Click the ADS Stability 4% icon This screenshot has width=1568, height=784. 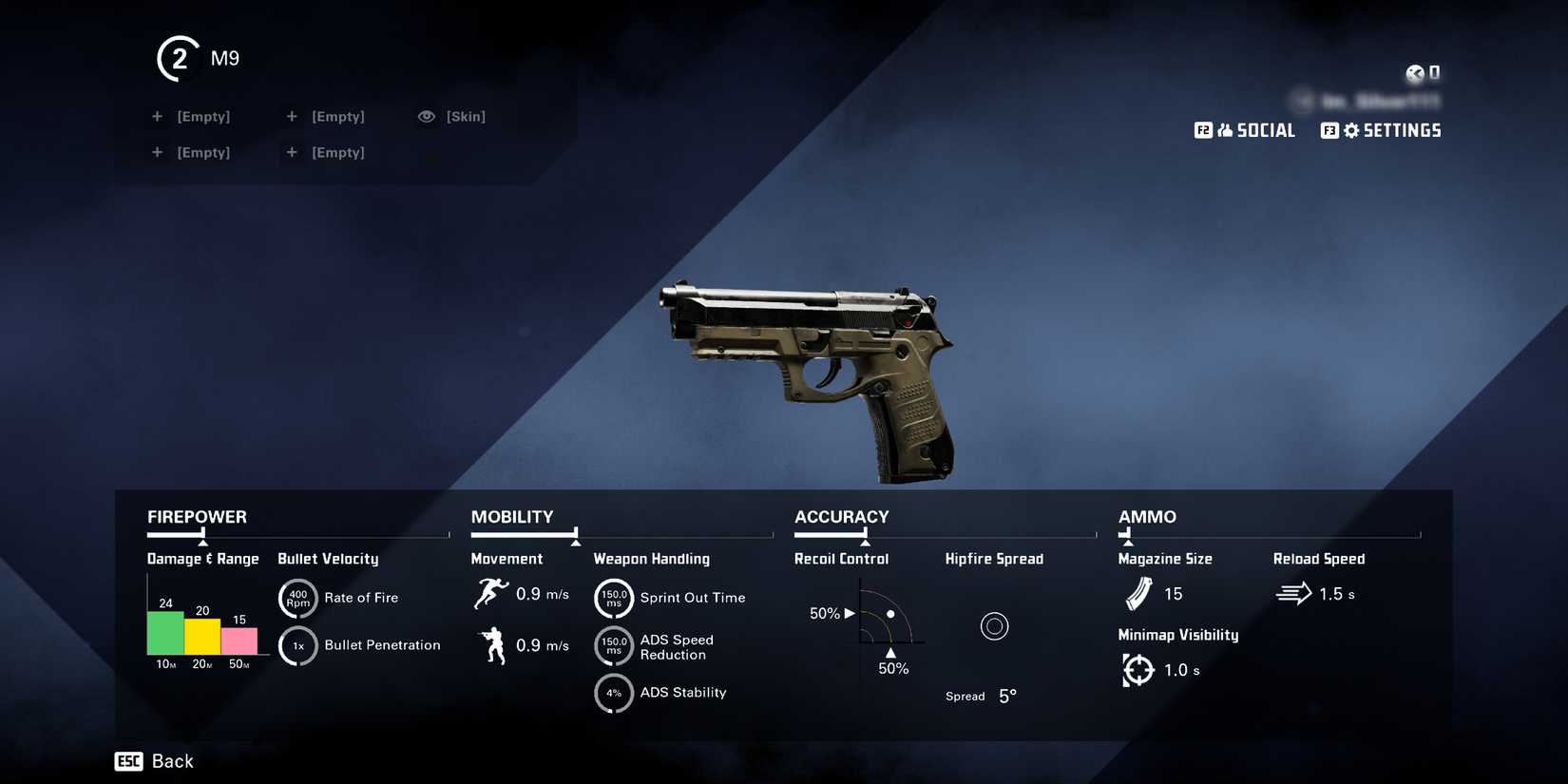pyautogui.click(x=614, y=693)
